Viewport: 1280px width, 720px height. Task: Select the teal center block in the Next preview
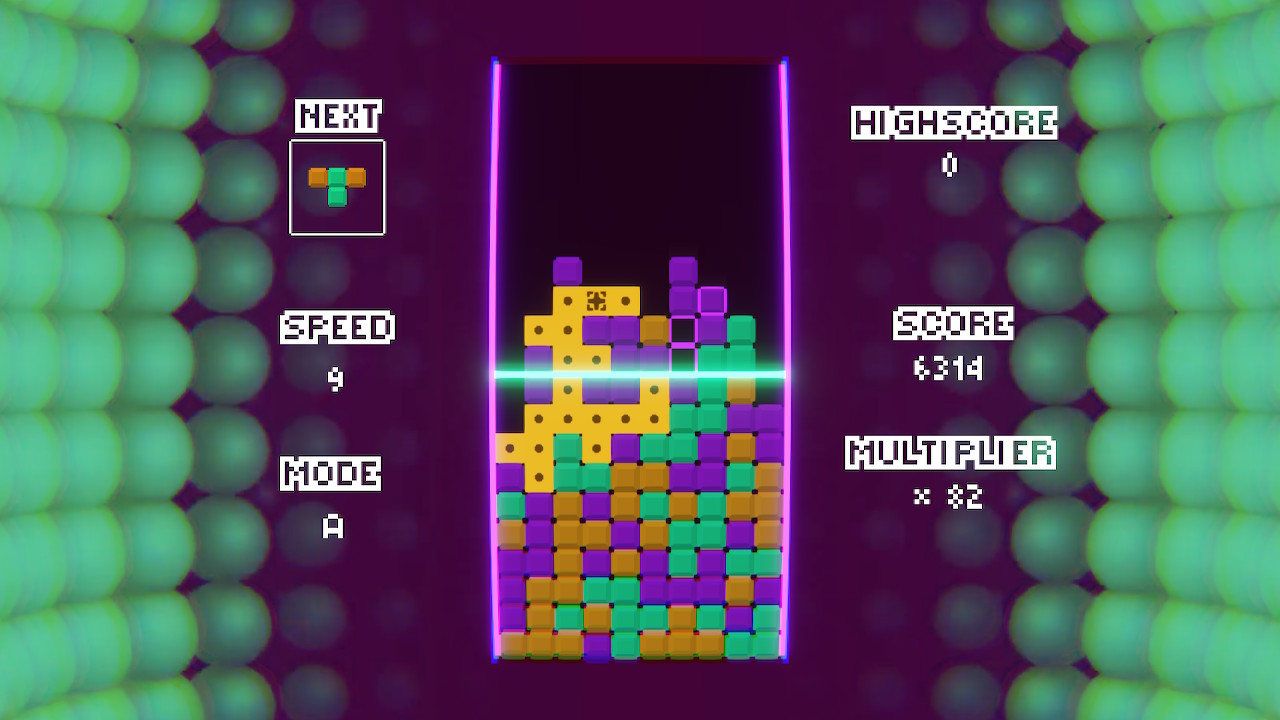337,177
